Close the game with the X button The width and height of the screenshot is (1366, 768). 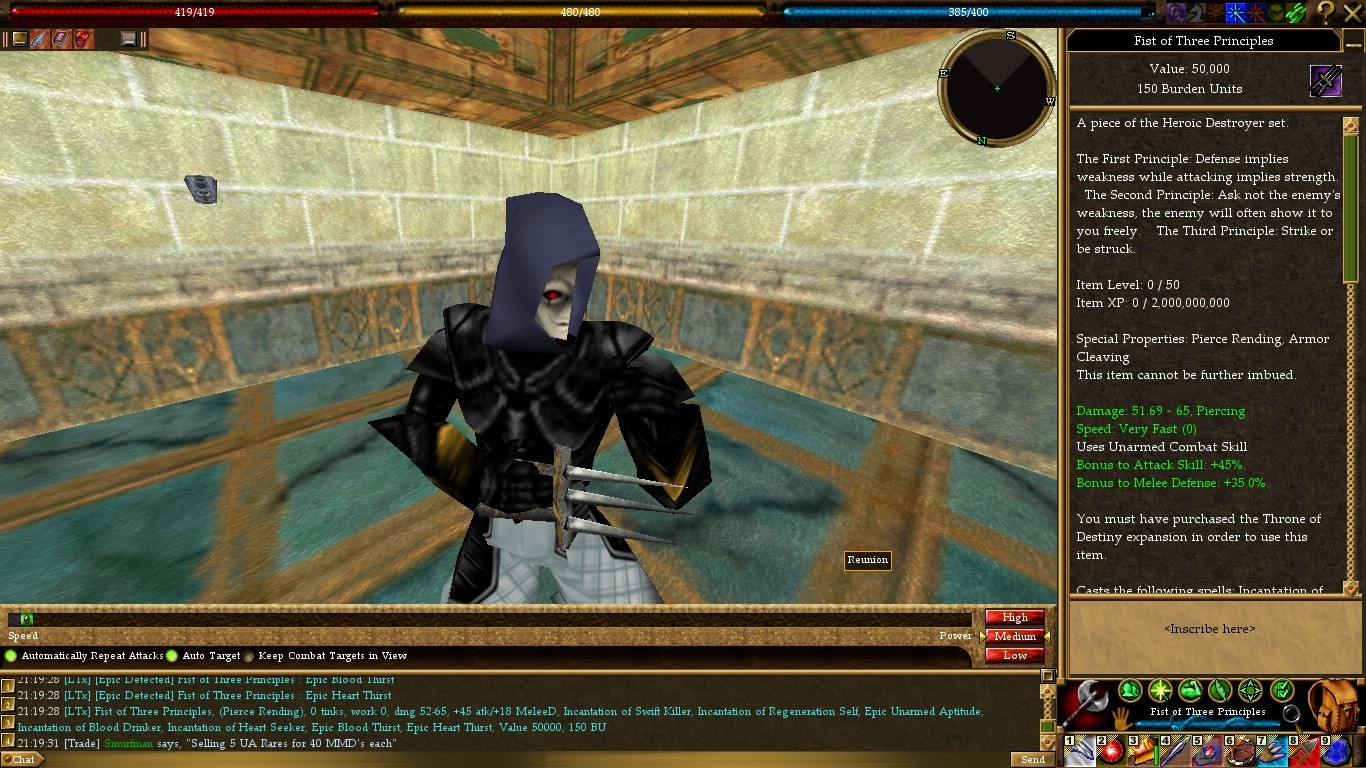[x=1353, y=12]
